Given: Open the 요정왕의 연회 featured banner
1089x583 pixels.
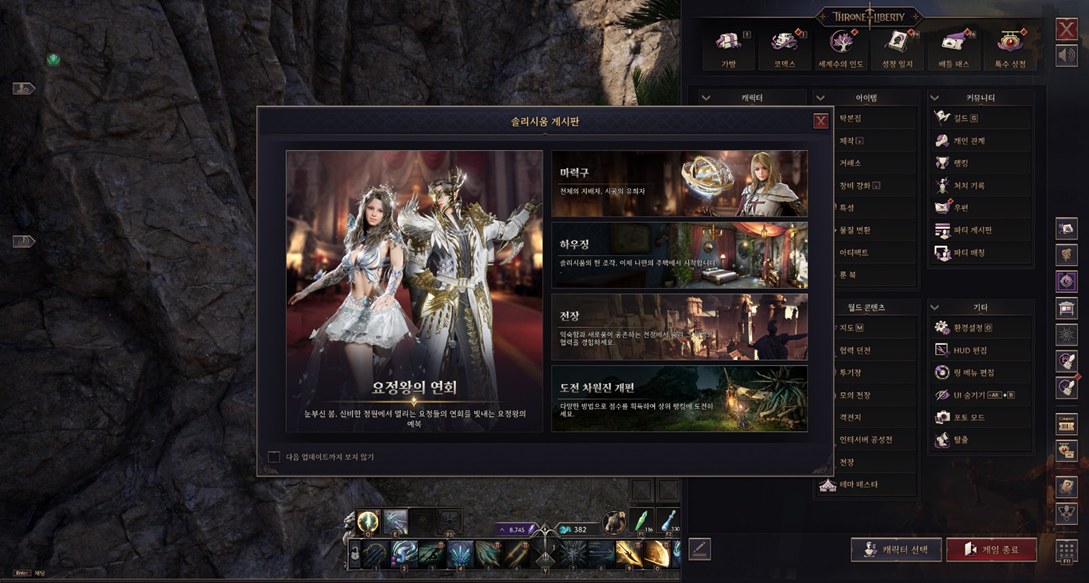Looking at the screenshot, I should (414, 291).
